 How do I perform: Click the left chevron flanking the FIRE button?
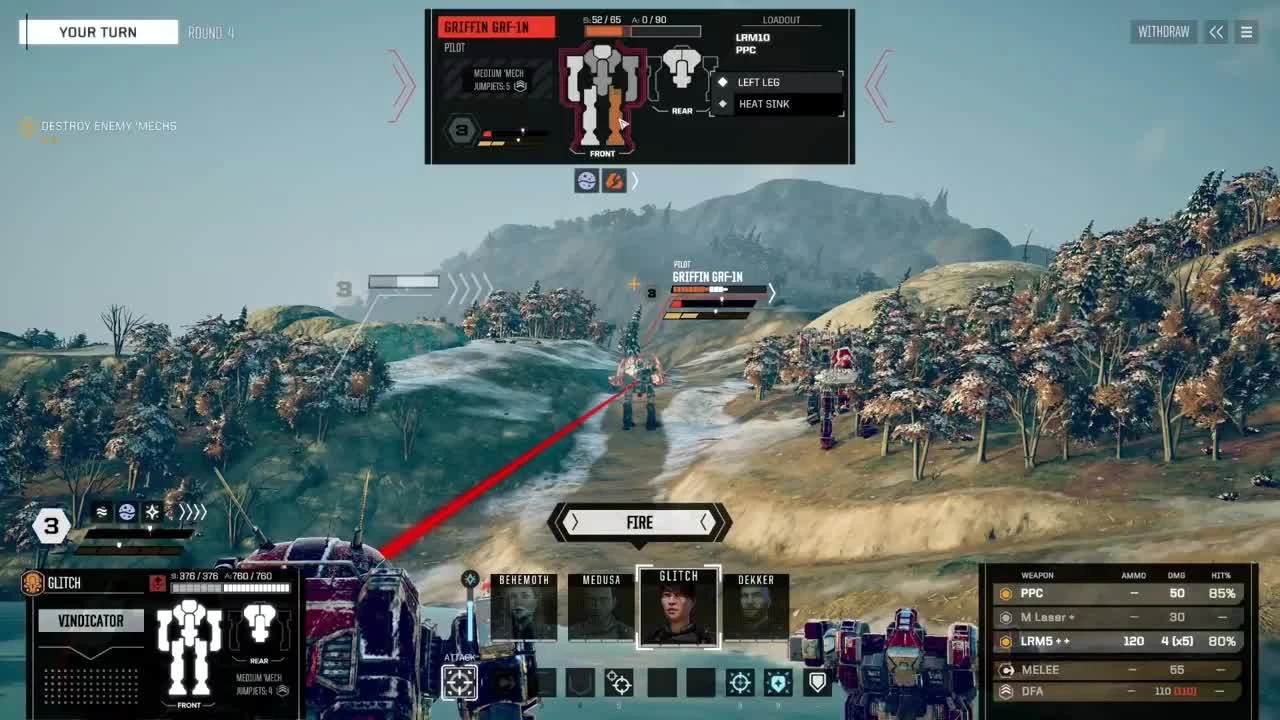tap(575, 522)
